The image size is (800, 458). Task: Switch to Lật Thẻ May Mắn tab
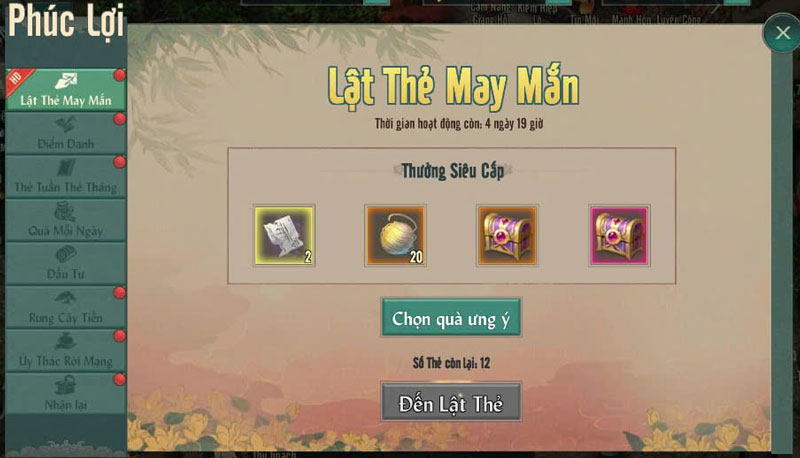click(65, 90)
